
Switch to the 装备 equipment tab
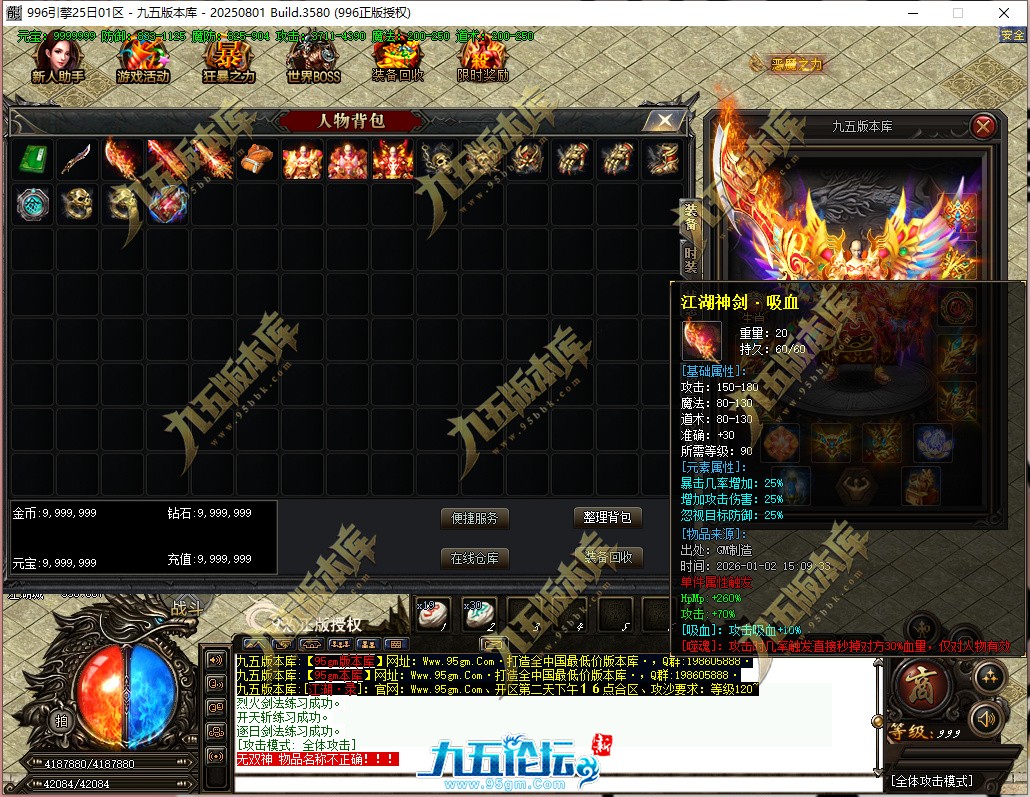pyautogui.click(x=690, y=216)
